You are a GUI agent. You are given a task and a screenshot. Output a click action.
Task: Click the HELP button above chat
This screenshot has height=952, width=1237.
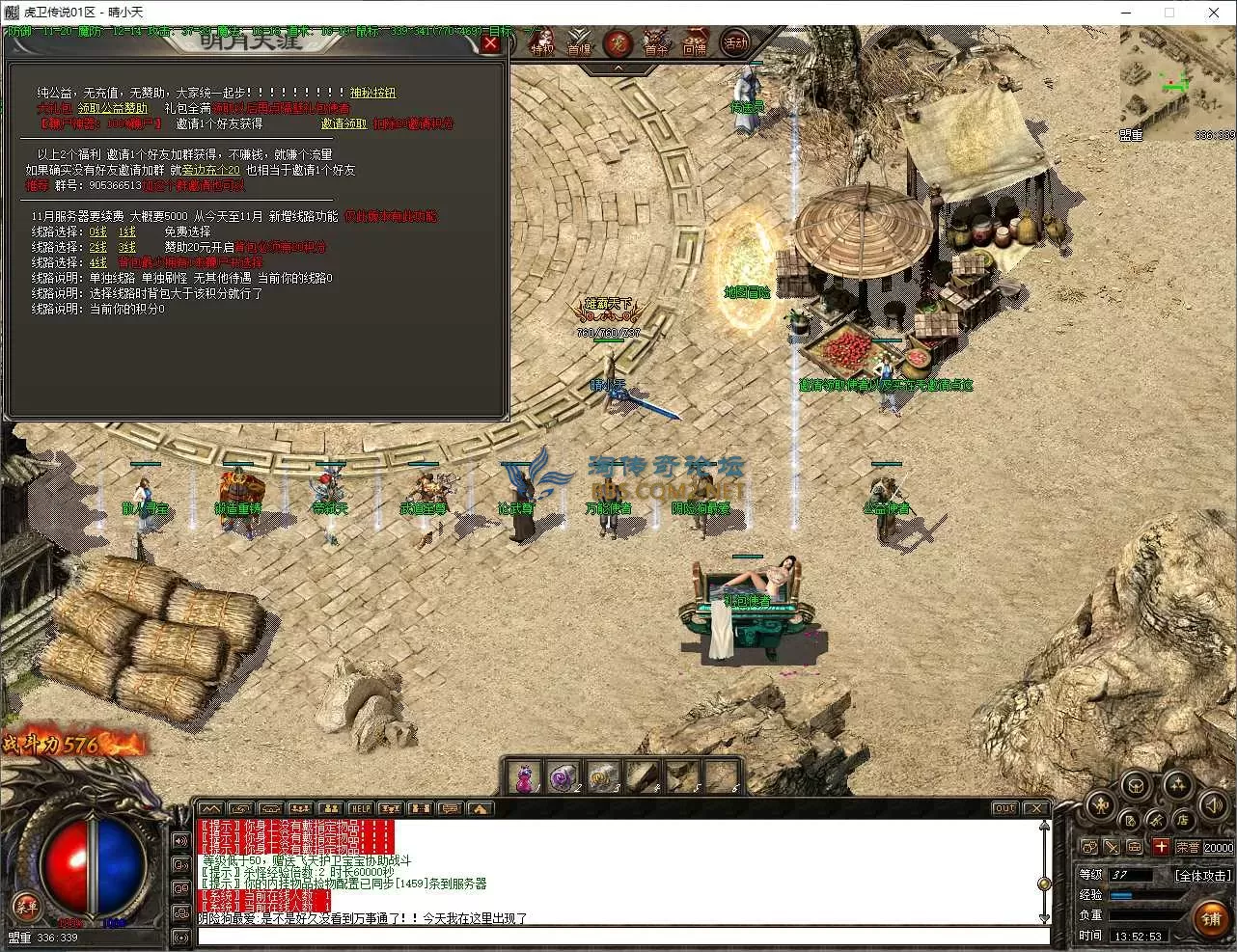[360, 808]
